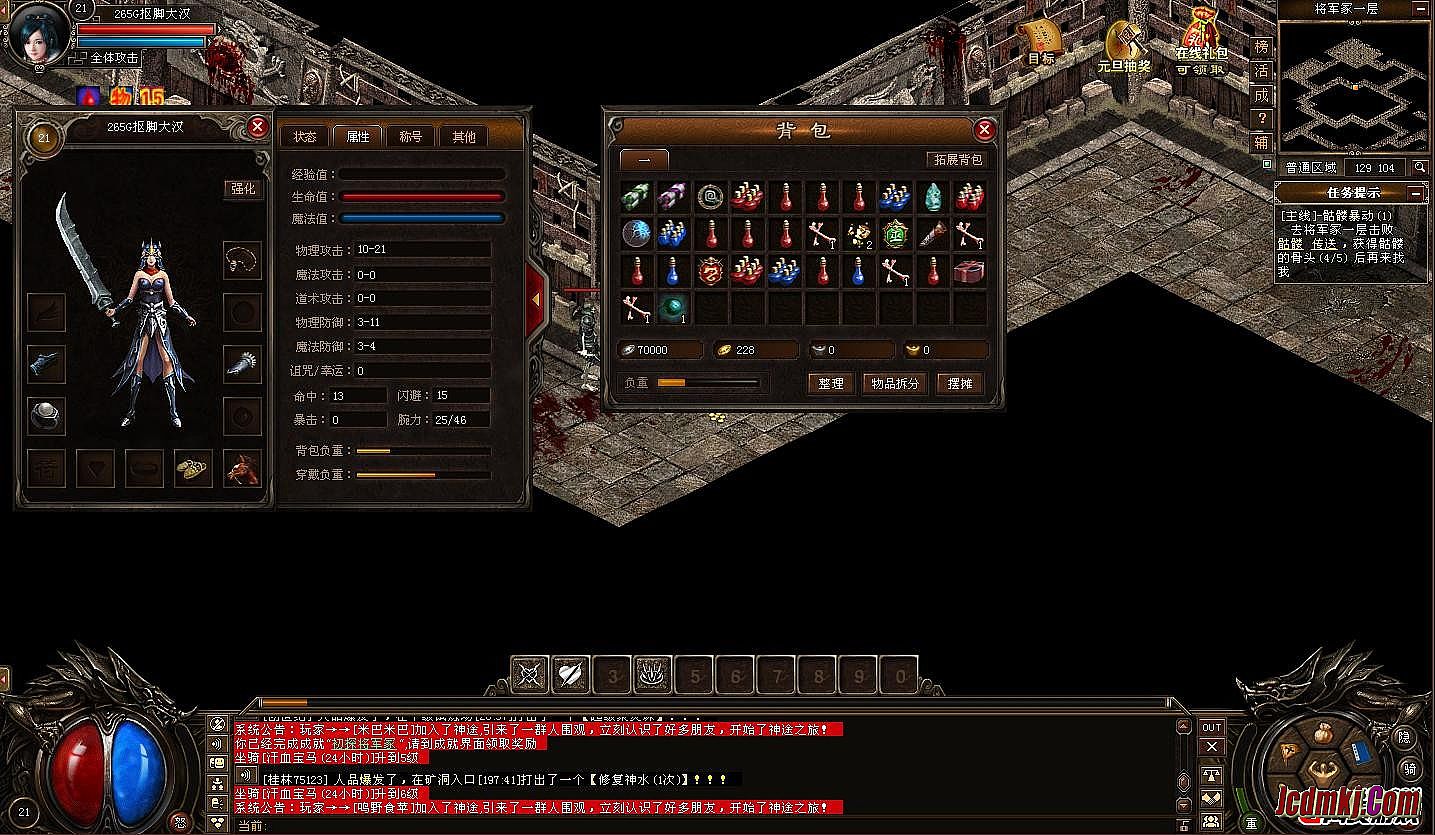Expand backpack with 拓展背包 button
This screenshot has width=1435, height=835.
coord(956,158)
